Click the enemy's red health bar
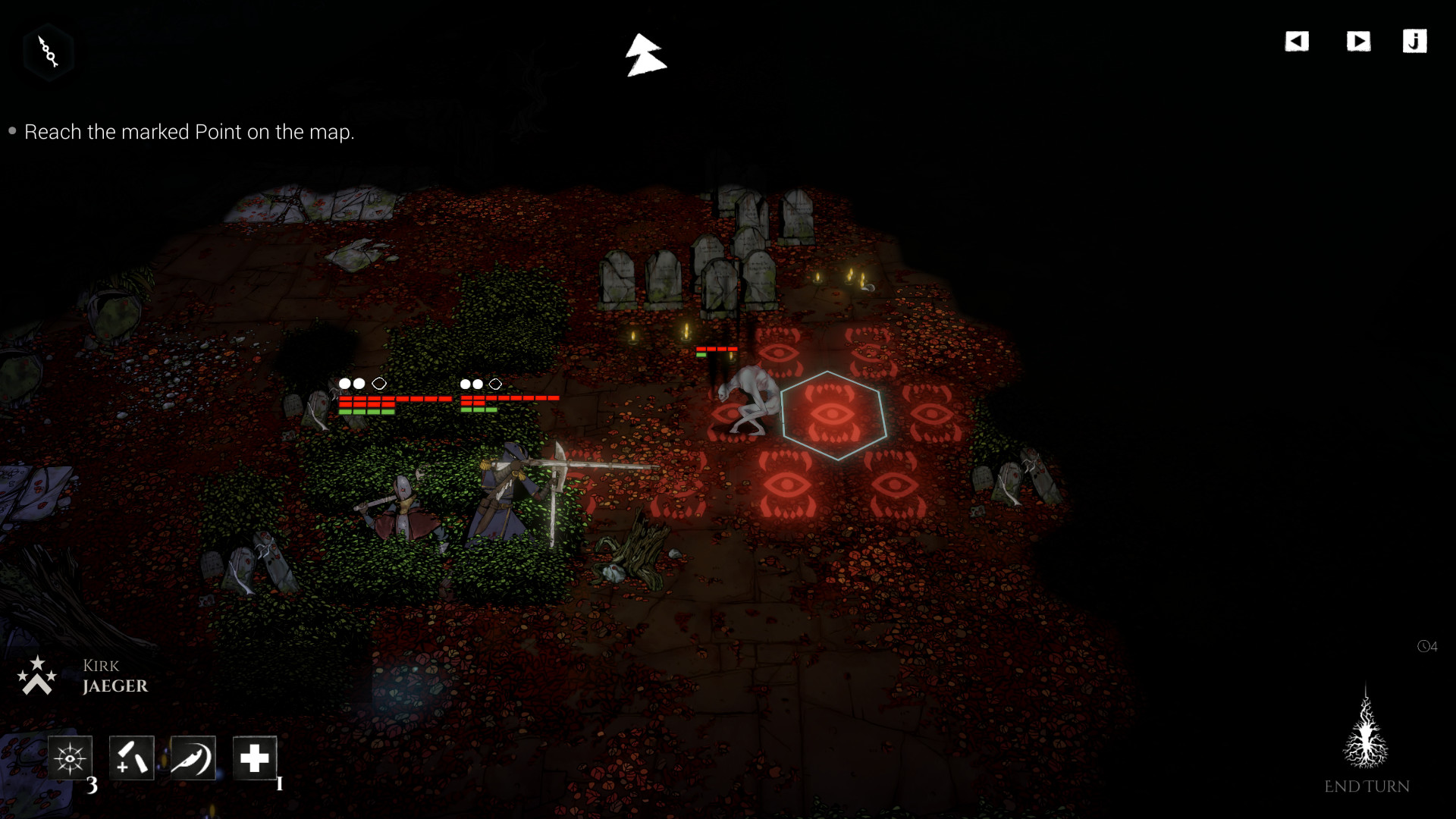Viewport: 1456px width, 819px height. pos(715,350)
